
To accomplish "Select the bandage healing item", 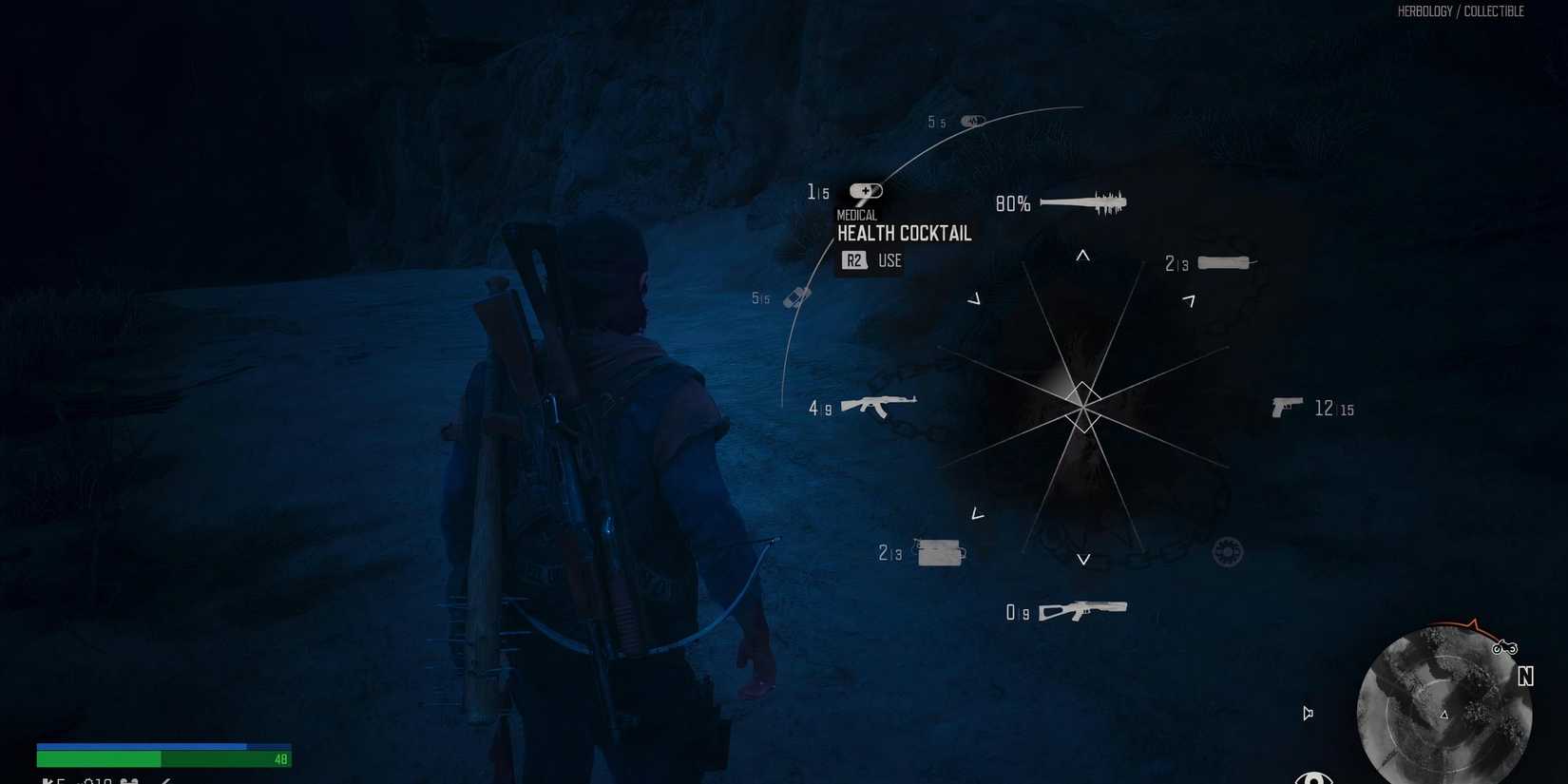I will 796,296.
